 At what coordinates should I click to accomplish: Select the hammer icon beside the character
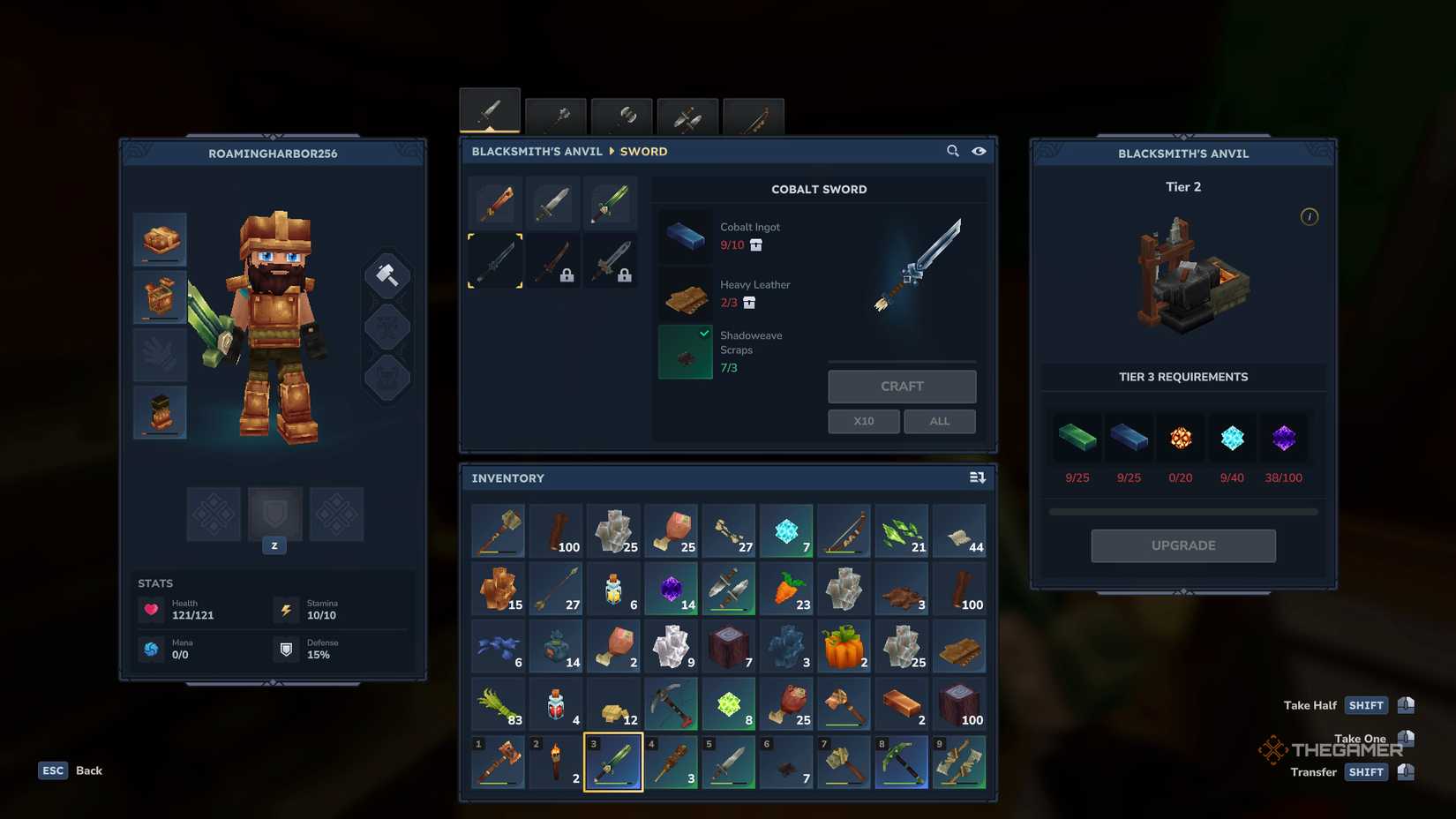click(387, 274)
